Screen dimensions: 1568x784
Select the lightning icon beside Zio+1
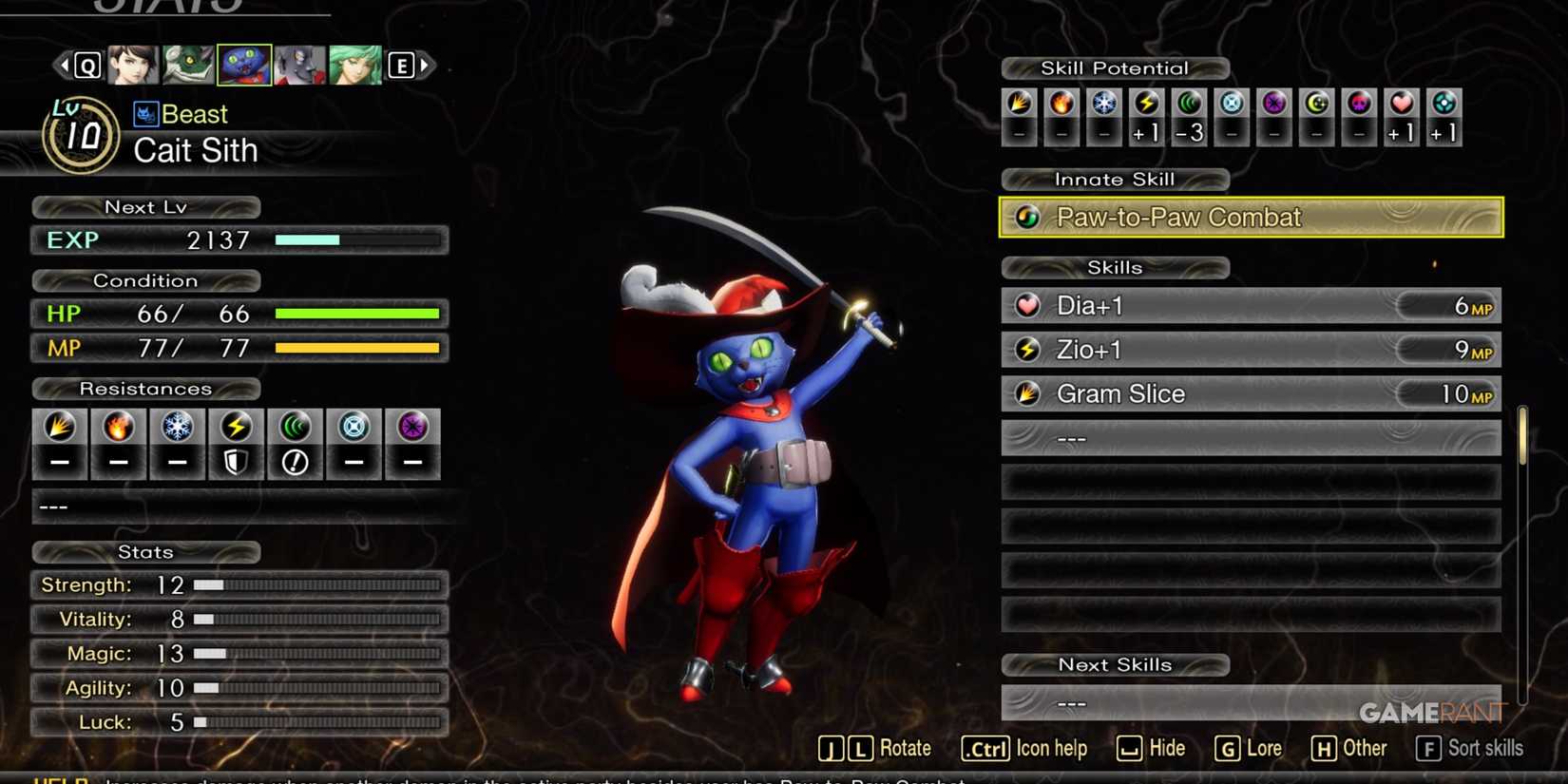pos(1027,350)
